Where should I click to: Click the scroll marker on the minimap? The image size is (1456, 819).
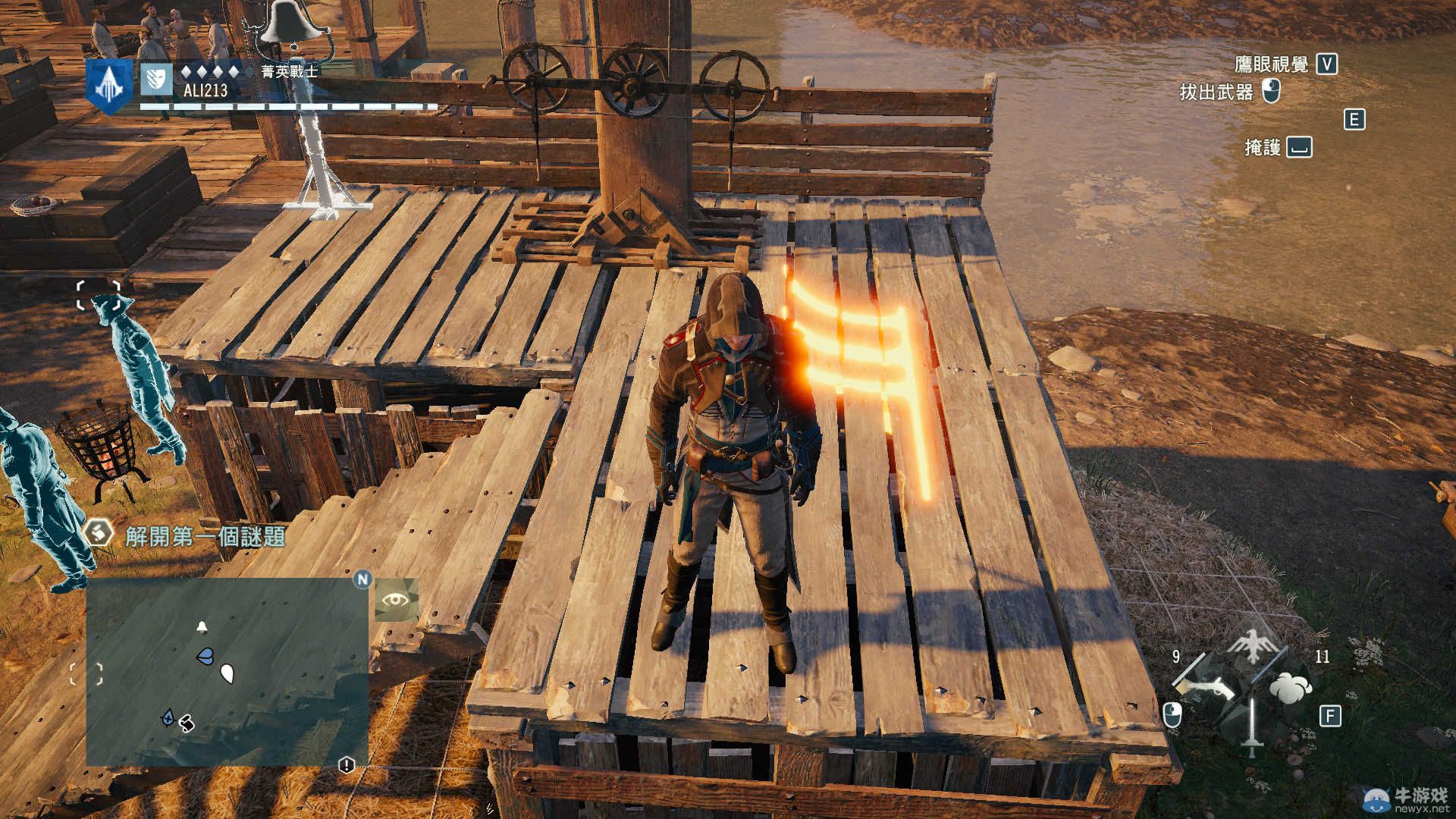point(186,724)
